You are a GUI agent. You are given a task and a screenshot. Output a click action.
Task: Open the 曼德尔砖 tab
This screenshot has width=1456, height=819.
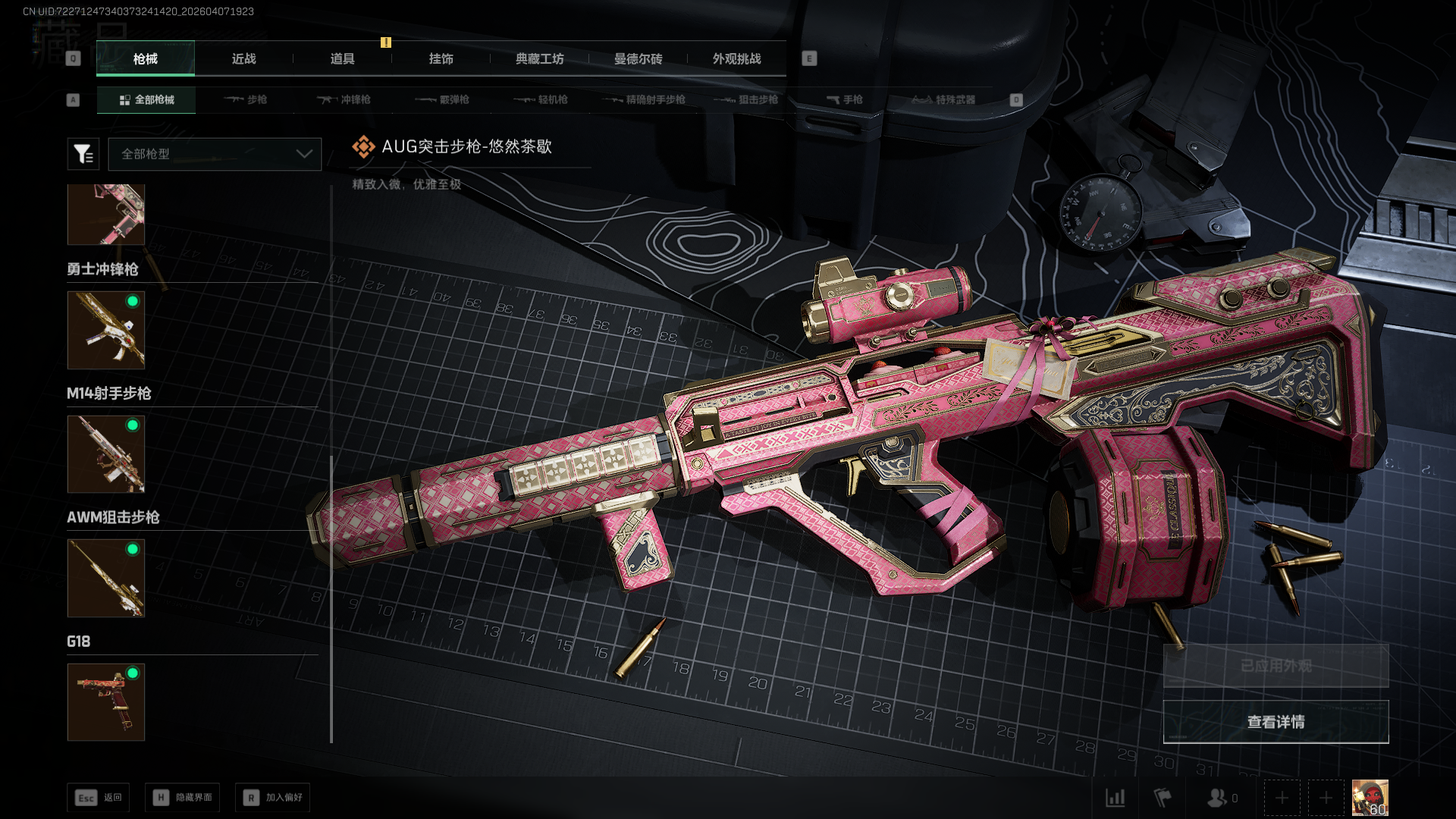pyautogui.click(x=638, y=59)
